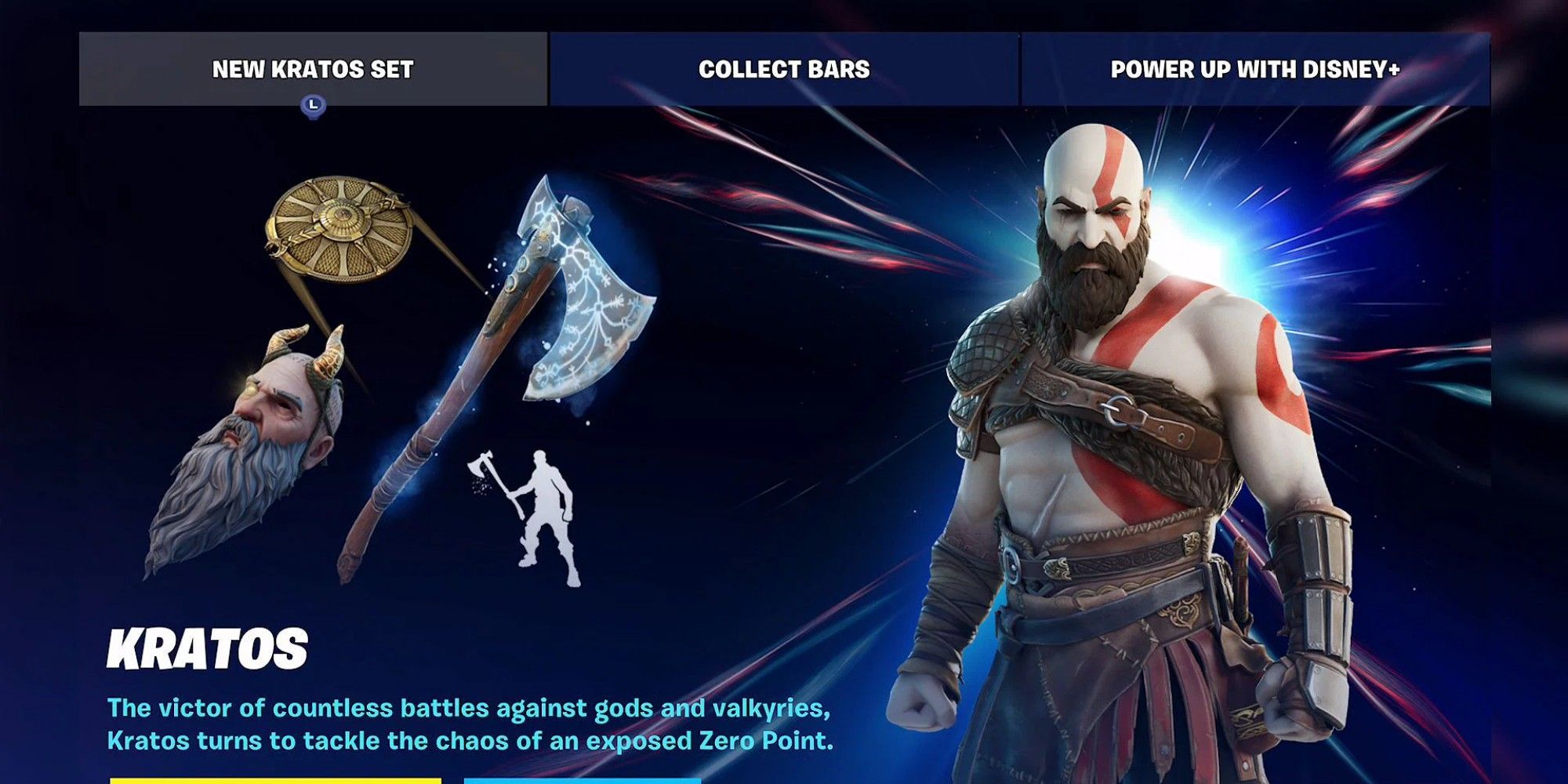
Task: Expand the NEW KRATOS SET item list
Action: tap(312, 69)
